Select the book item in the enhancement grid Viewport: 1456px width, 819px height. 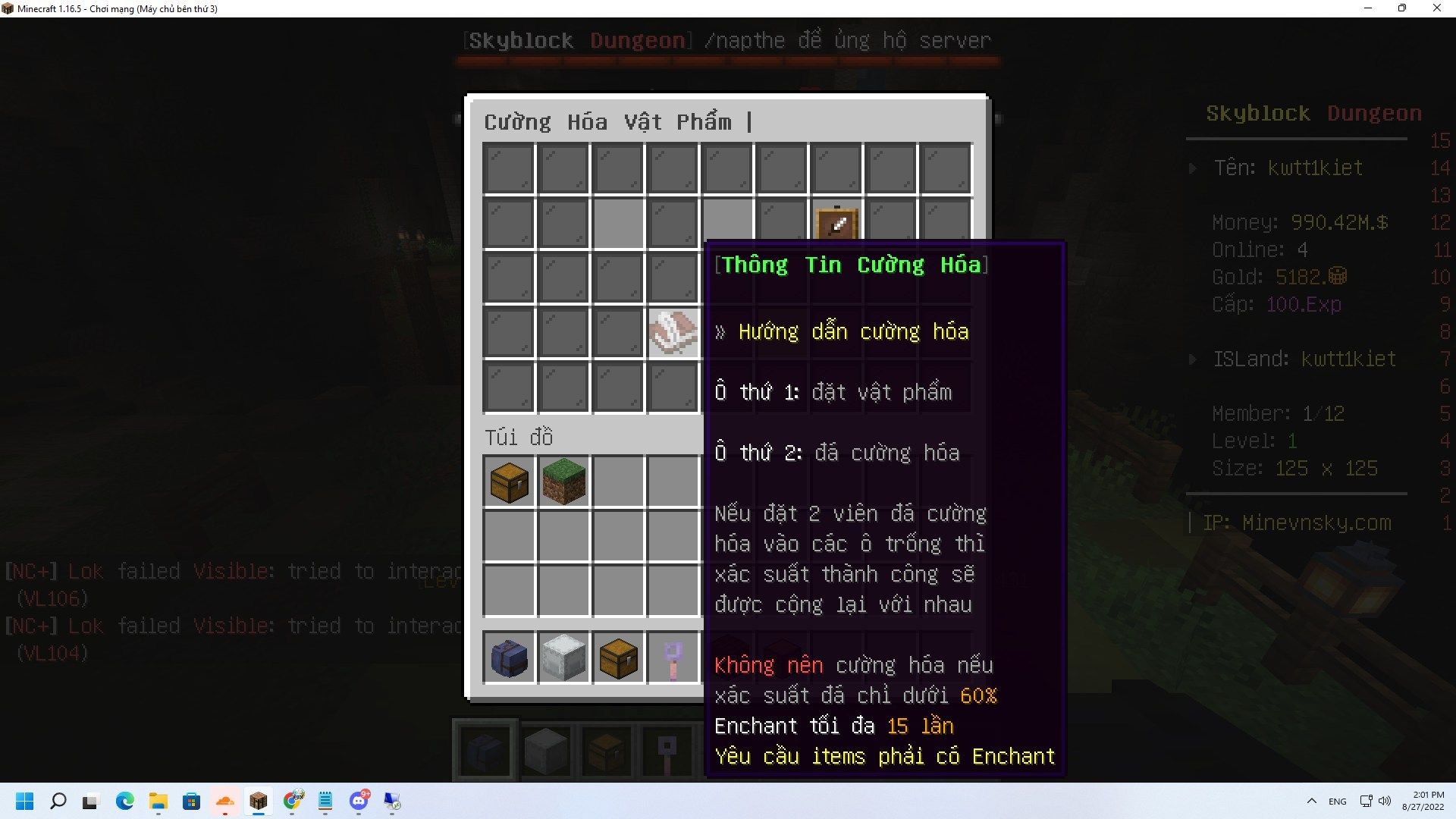[673, 332]
